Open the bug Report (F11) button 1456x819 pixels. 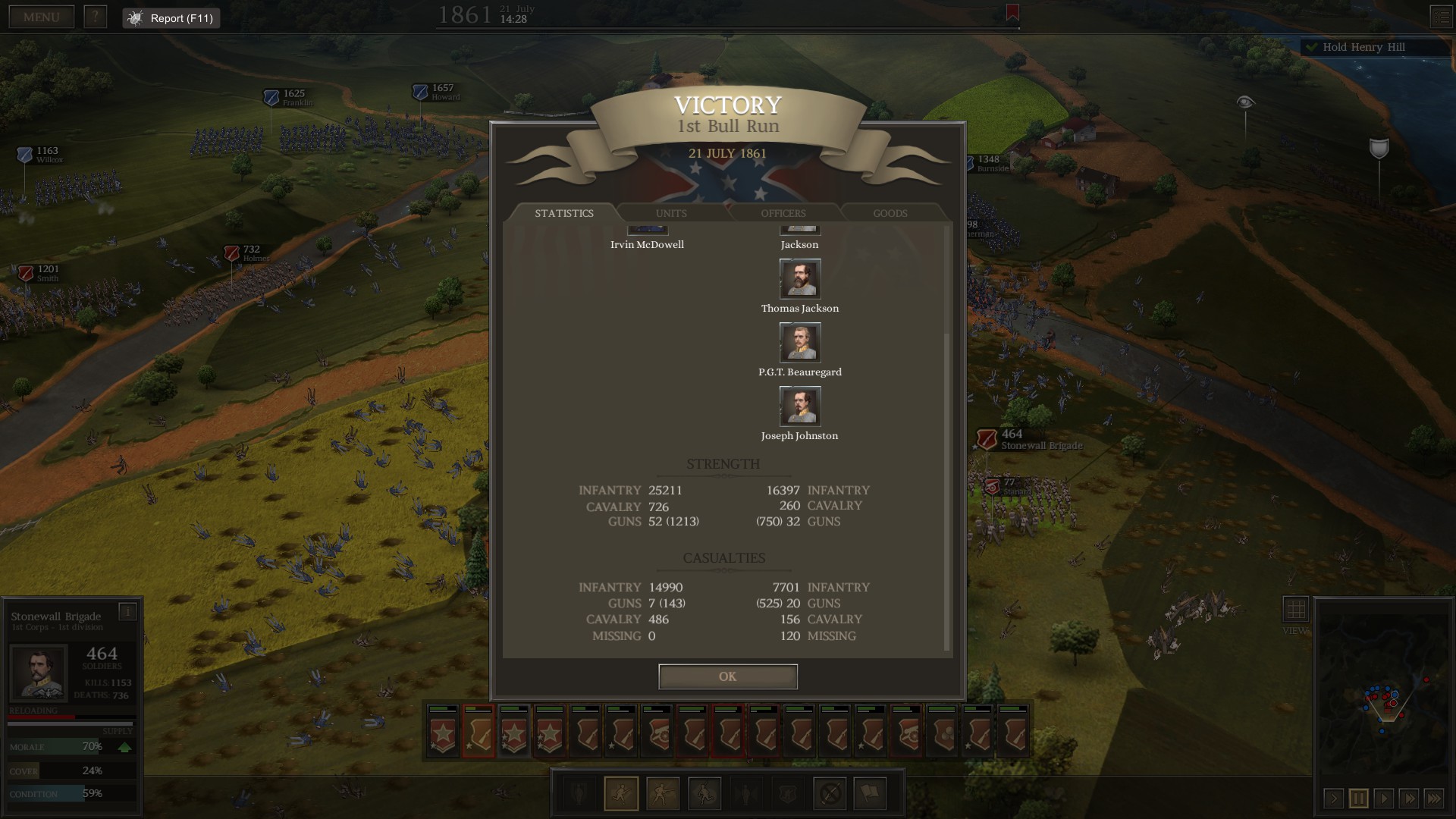[x=171, y=18]
